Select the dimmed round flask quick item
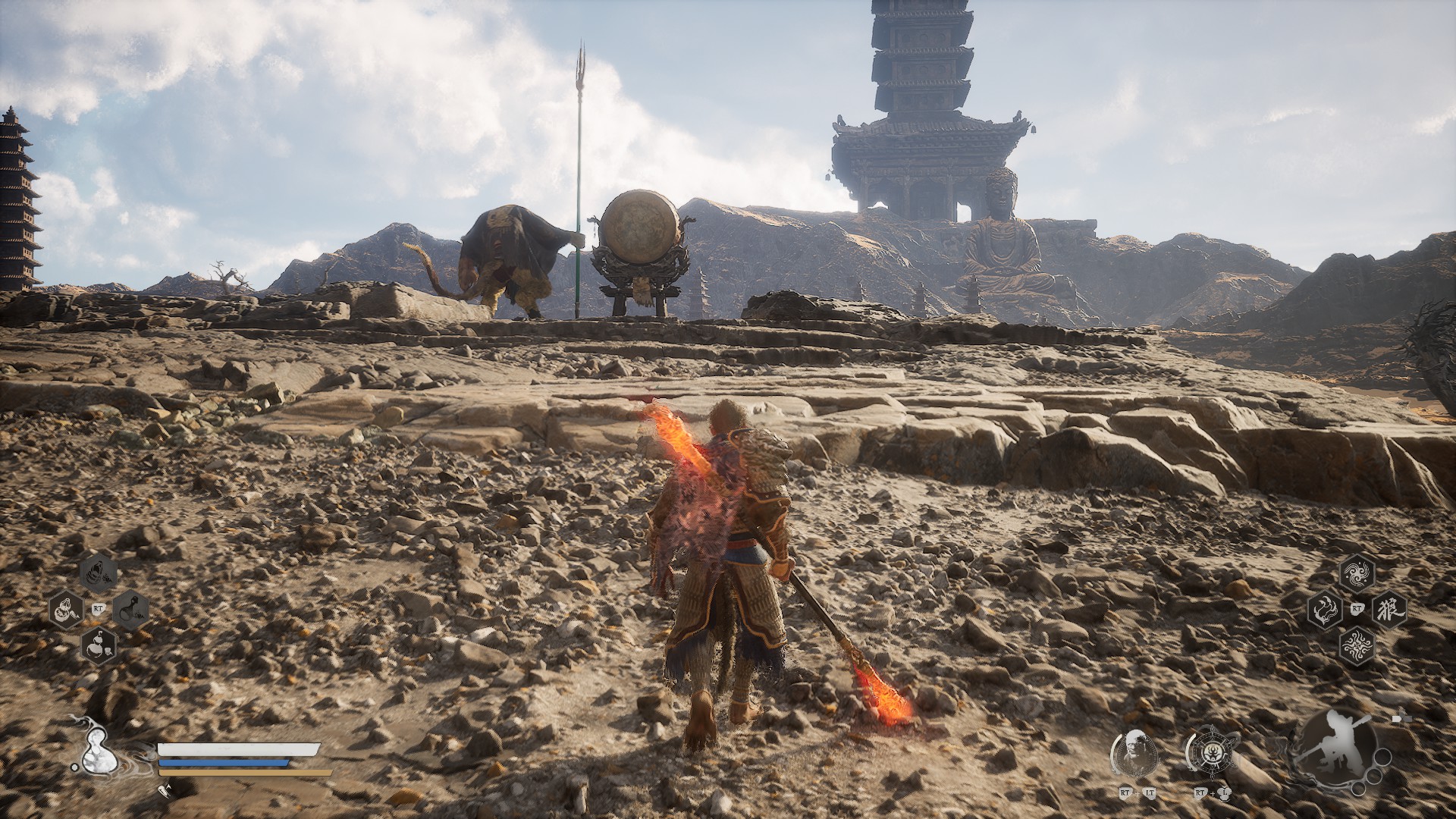 (x=130, y=608)
